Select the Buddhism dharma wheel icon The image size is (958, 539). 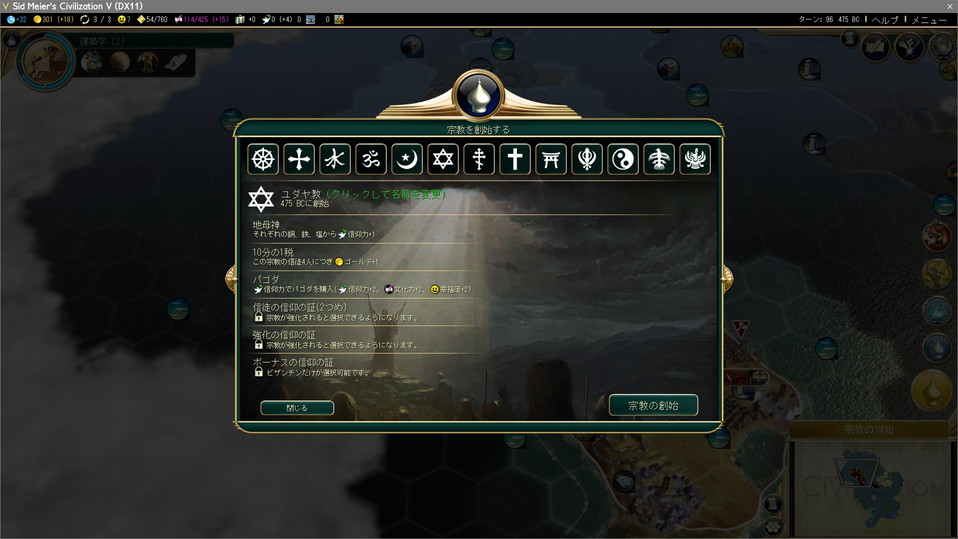(263, 159)
